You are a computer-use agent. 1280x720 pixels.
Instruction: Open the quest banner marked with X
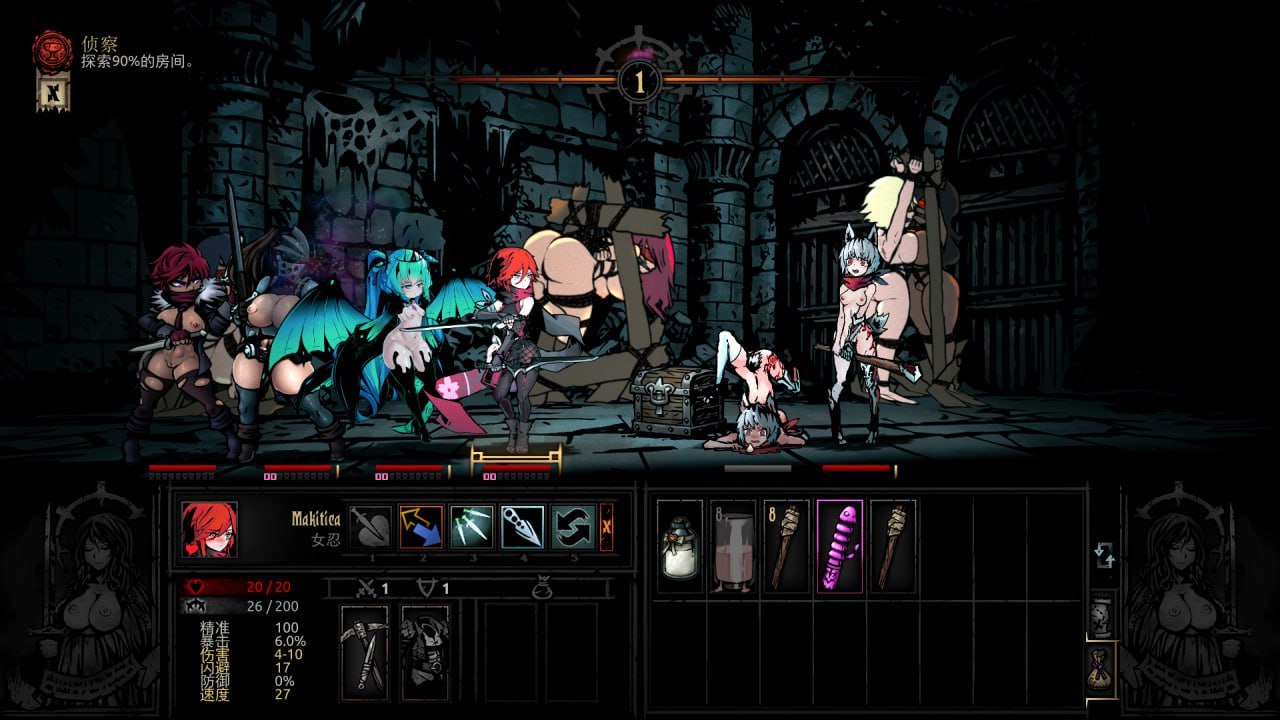pyautogui.click(x=52, y=94)
